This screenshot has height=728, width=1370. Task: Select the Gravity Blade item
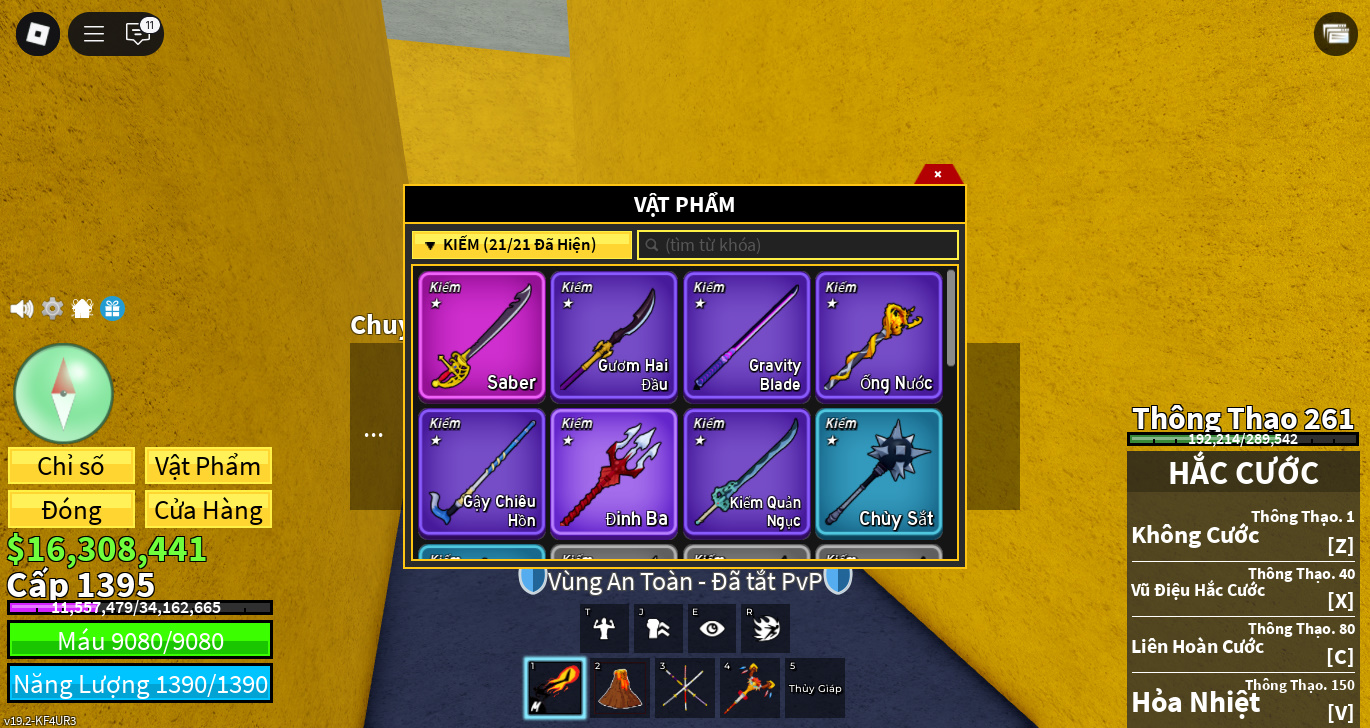[746, 336]
